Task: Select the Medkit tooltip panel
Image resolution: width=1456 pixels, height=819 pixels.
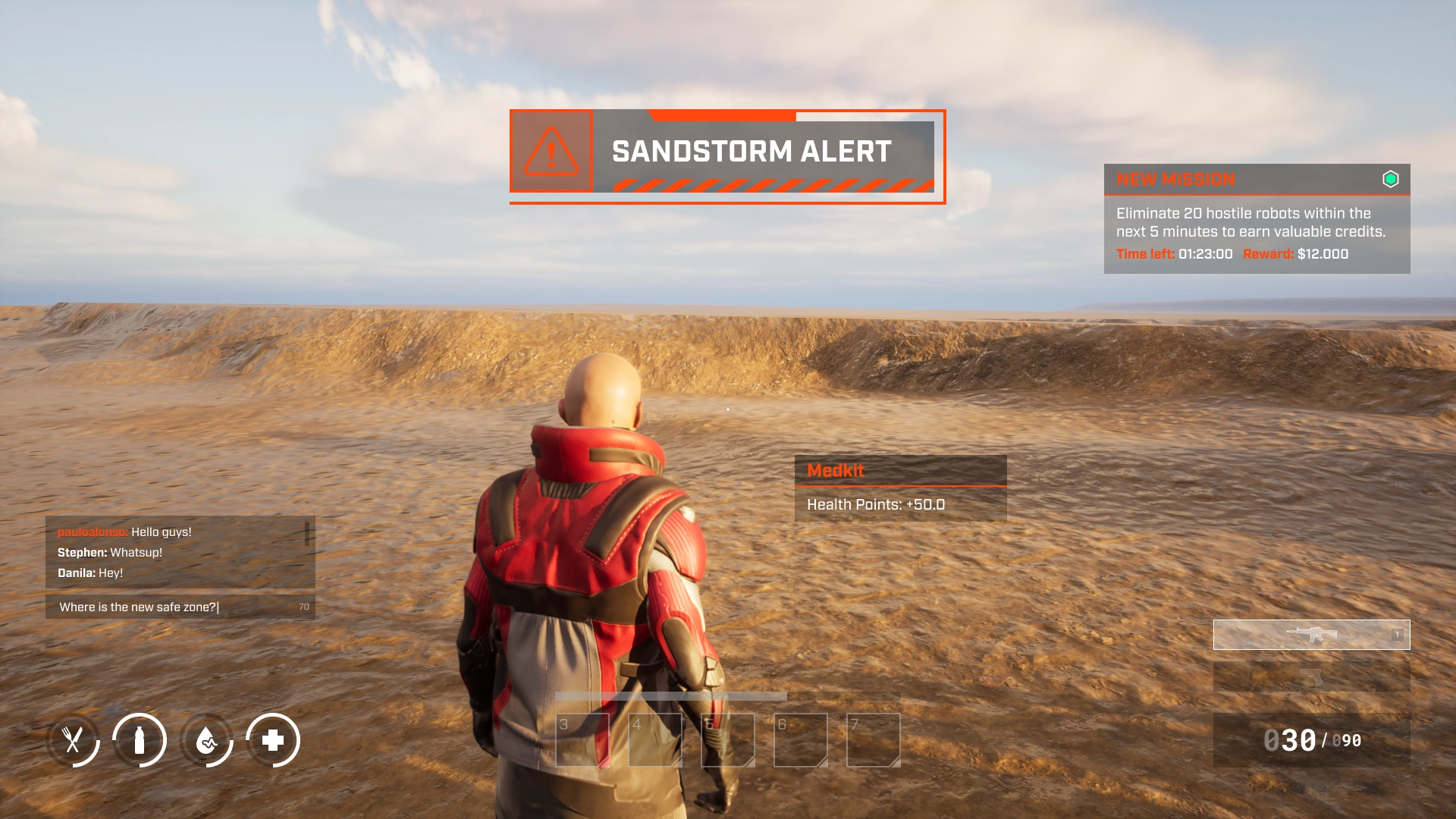Action: (x=900, y=488)
